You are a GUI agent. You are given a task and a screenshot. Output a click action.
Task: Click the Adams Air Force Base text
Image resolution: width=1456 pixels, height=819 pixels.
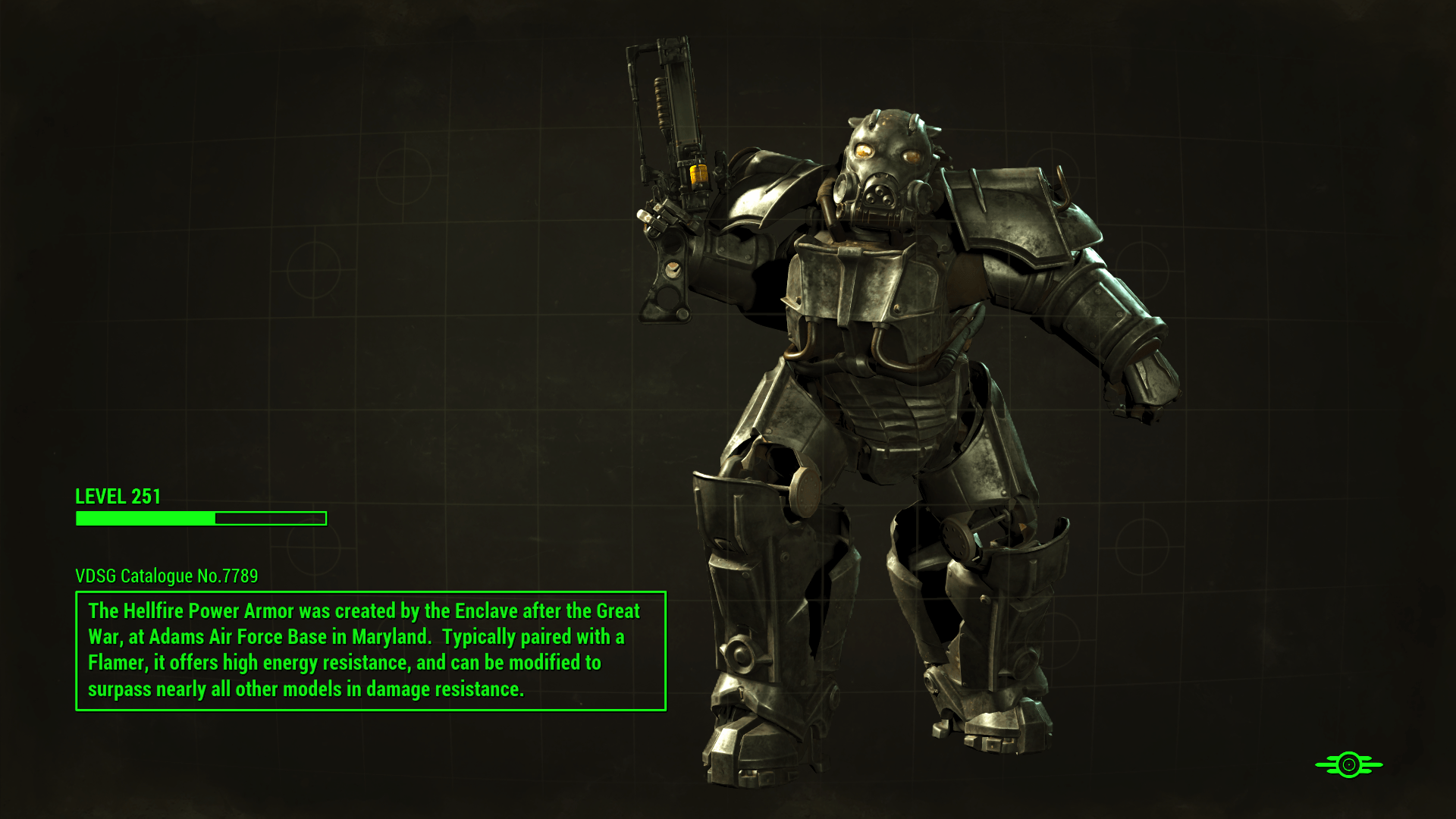click(233, 637)
